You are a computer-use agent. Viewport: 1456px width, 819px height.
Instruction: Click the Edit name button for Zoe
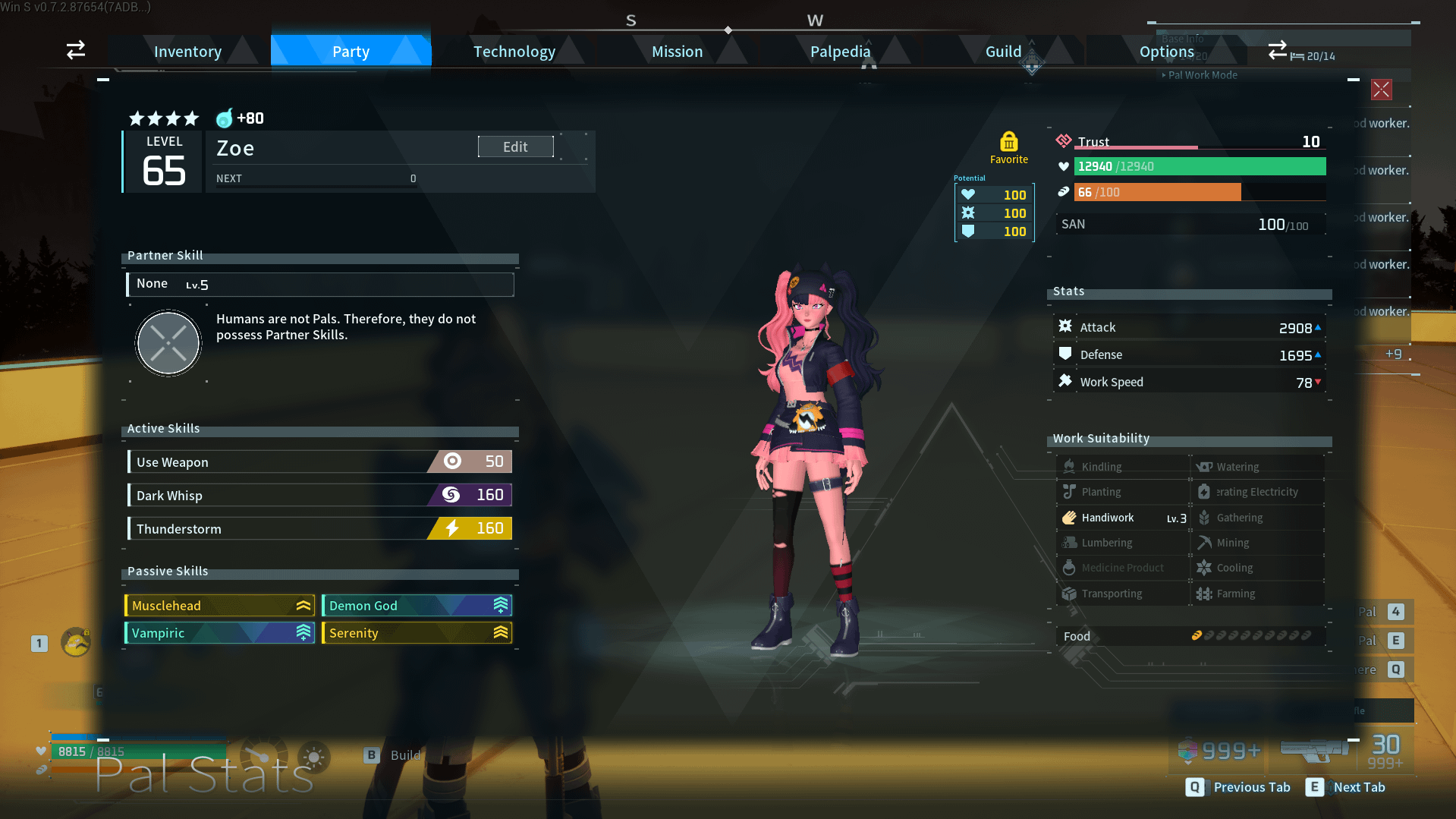(515, 146)
